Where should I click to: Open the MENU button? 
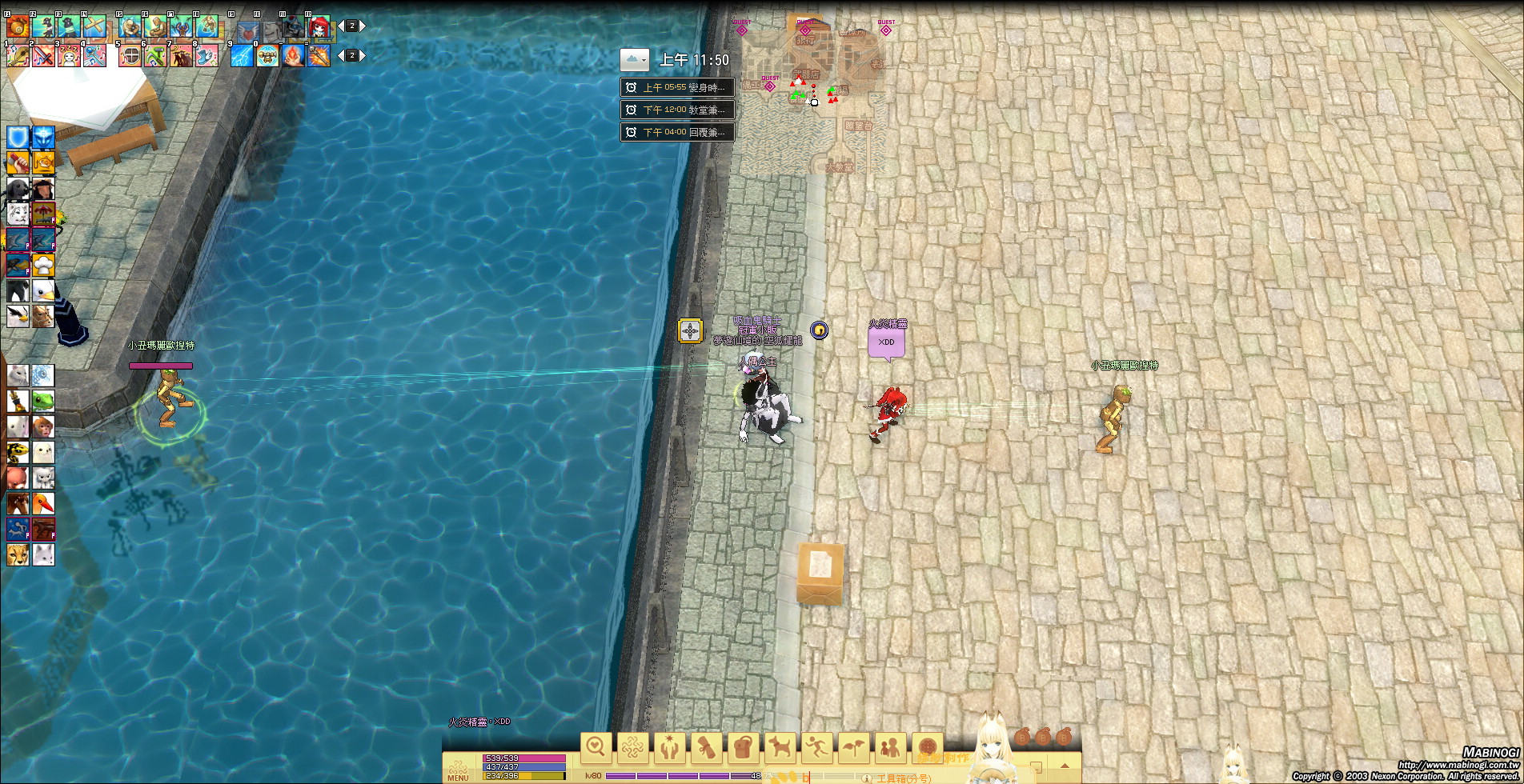[x=458, y=769]
